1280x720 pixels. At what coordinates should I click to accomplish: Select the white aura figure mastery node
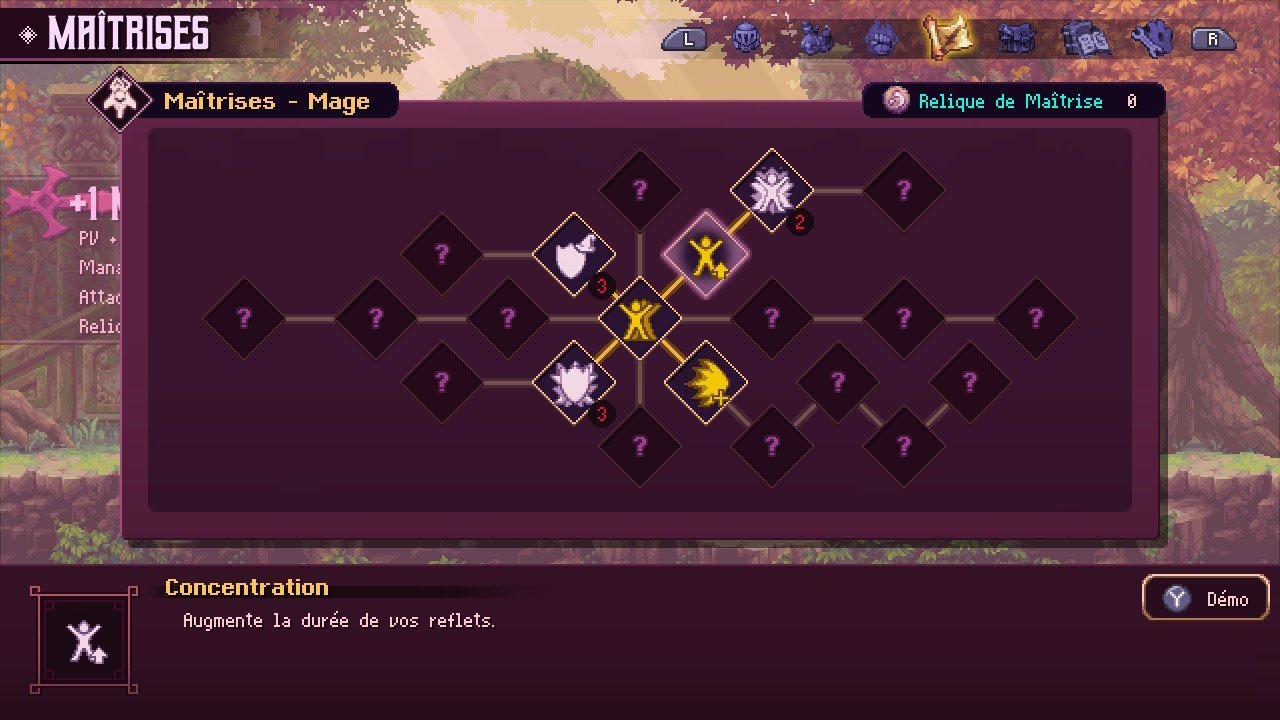771,190
